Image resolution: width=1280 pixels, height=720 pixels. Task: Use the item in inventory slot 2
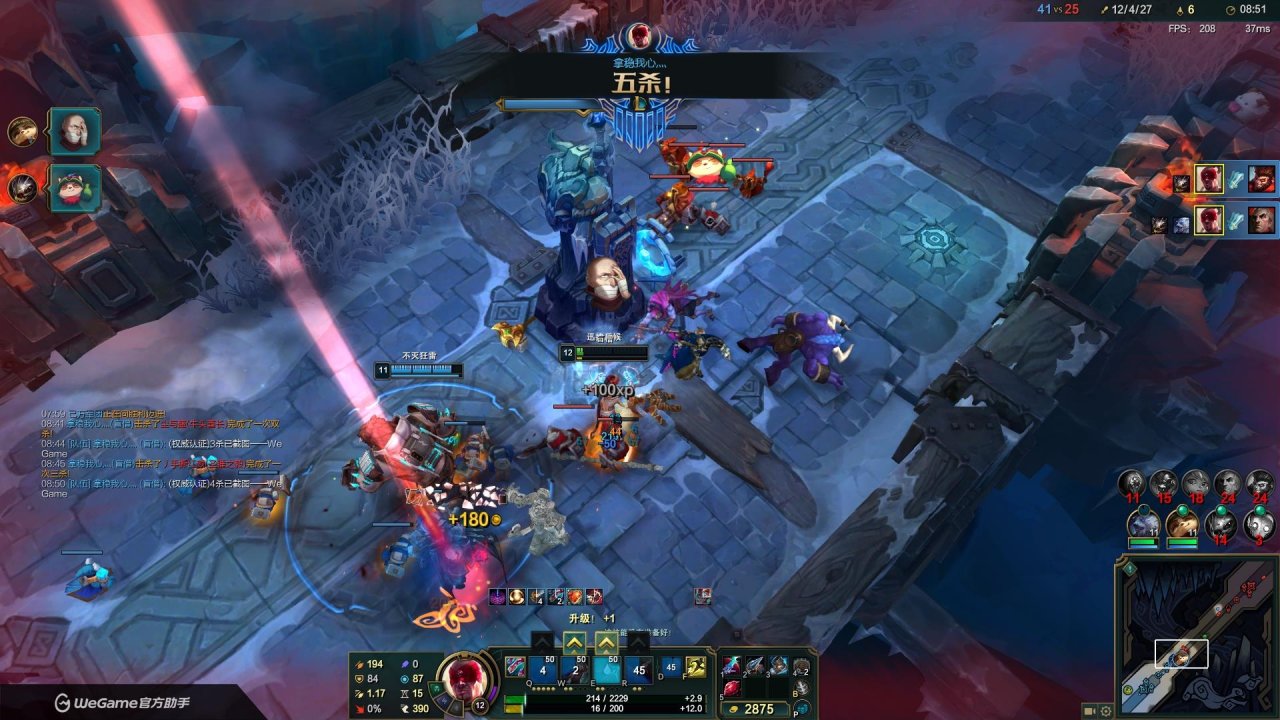click(755, 667)
